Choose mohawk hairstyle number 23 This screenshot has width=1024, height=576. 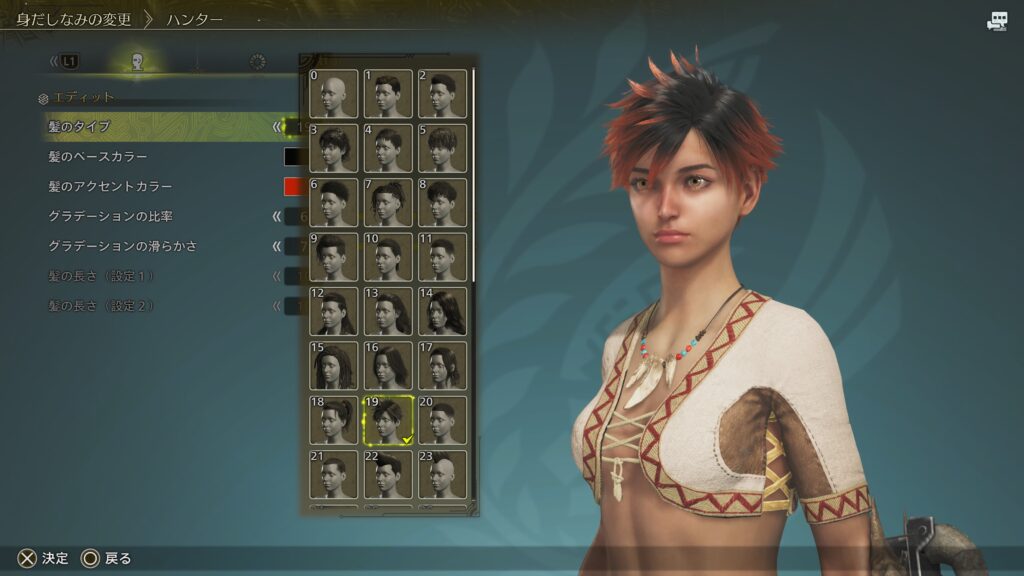pyautogui.click(x=443, y=474)
